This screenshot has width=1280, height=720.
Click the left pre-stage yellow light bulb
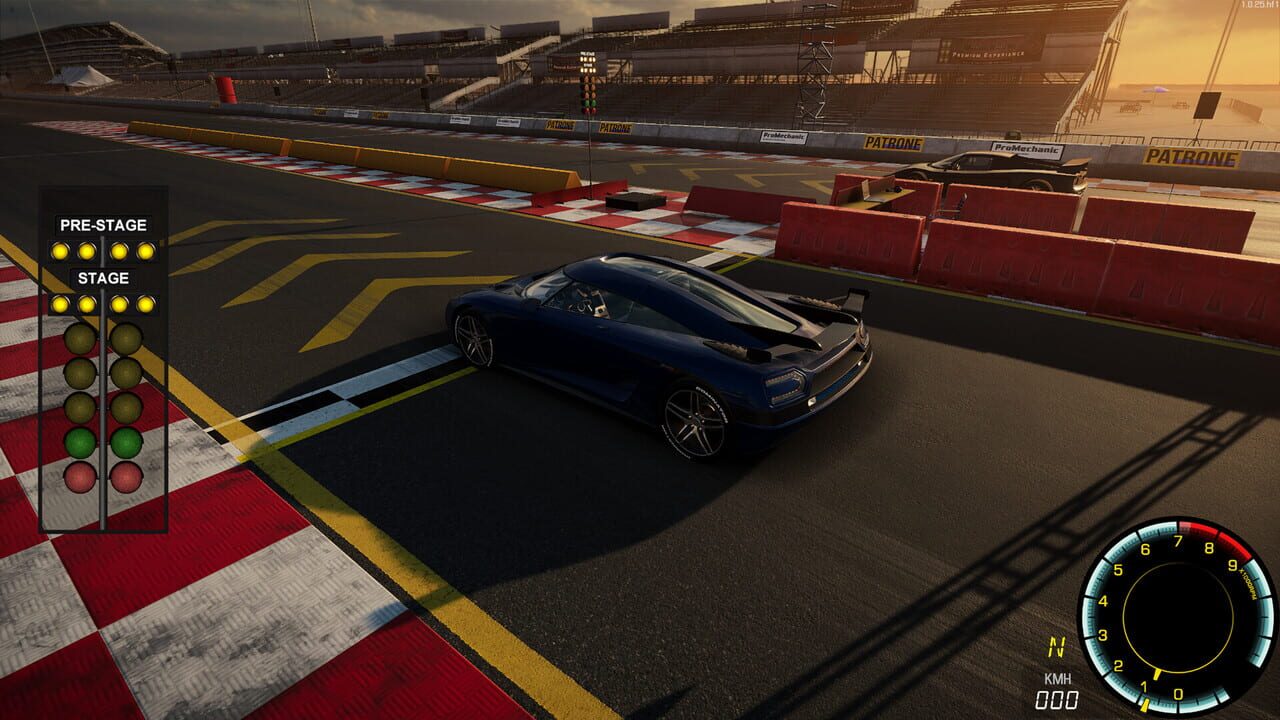click(x=61, y=250)
